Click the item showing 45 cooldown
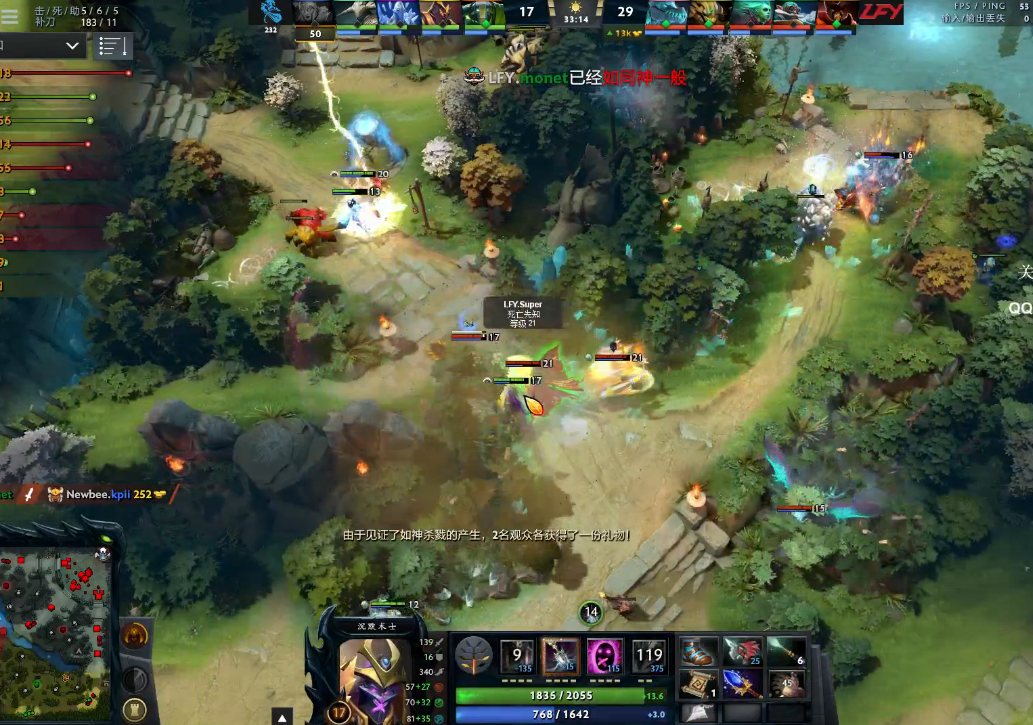 (786, 684)
